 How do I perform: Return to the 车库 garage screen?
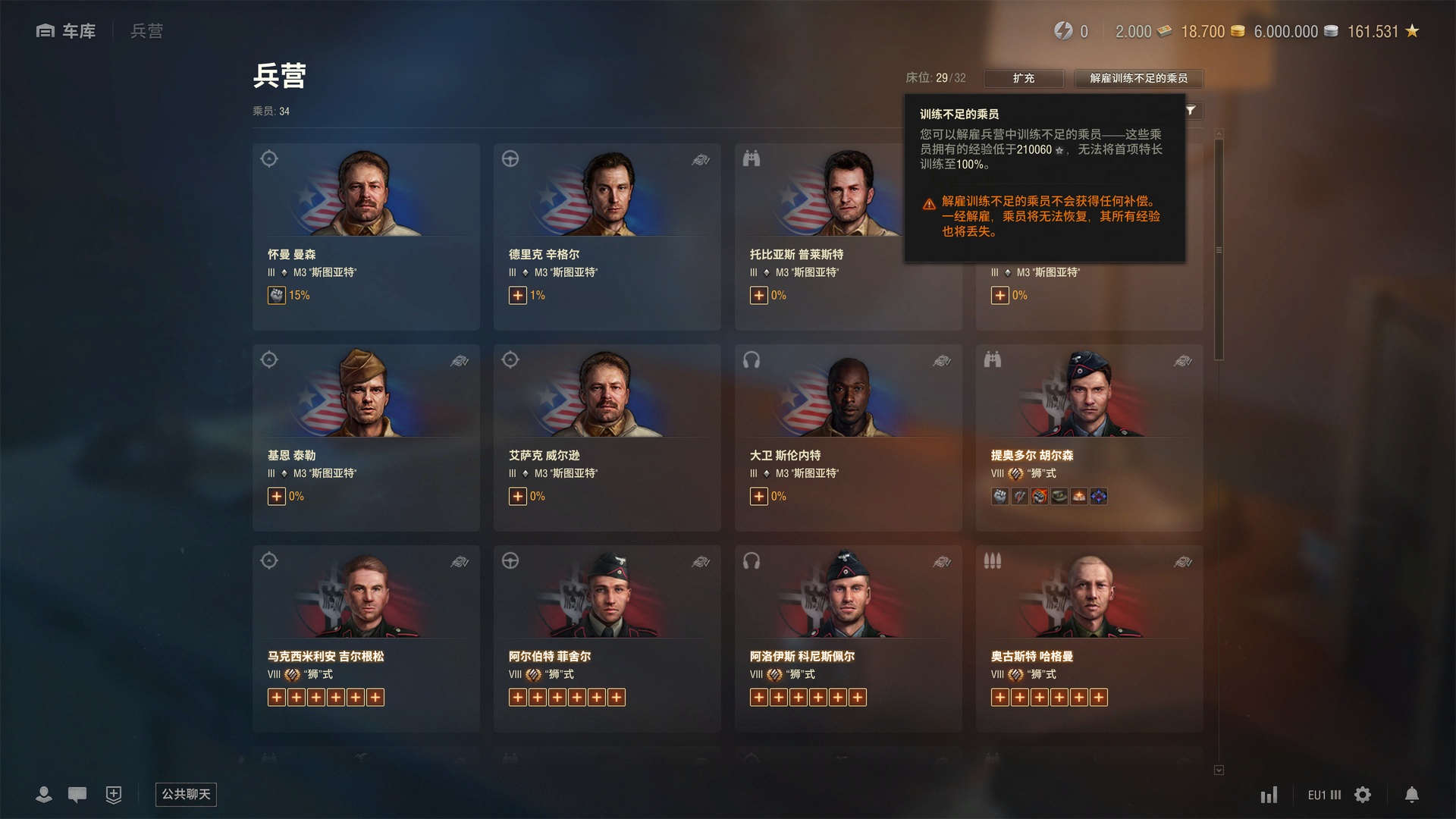[x=67, y=31]
